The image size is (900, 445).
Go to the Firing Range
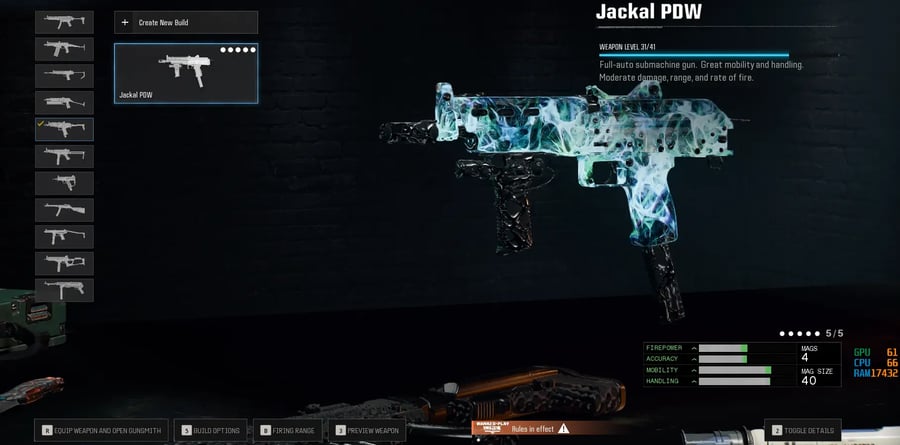pos(289,430)
